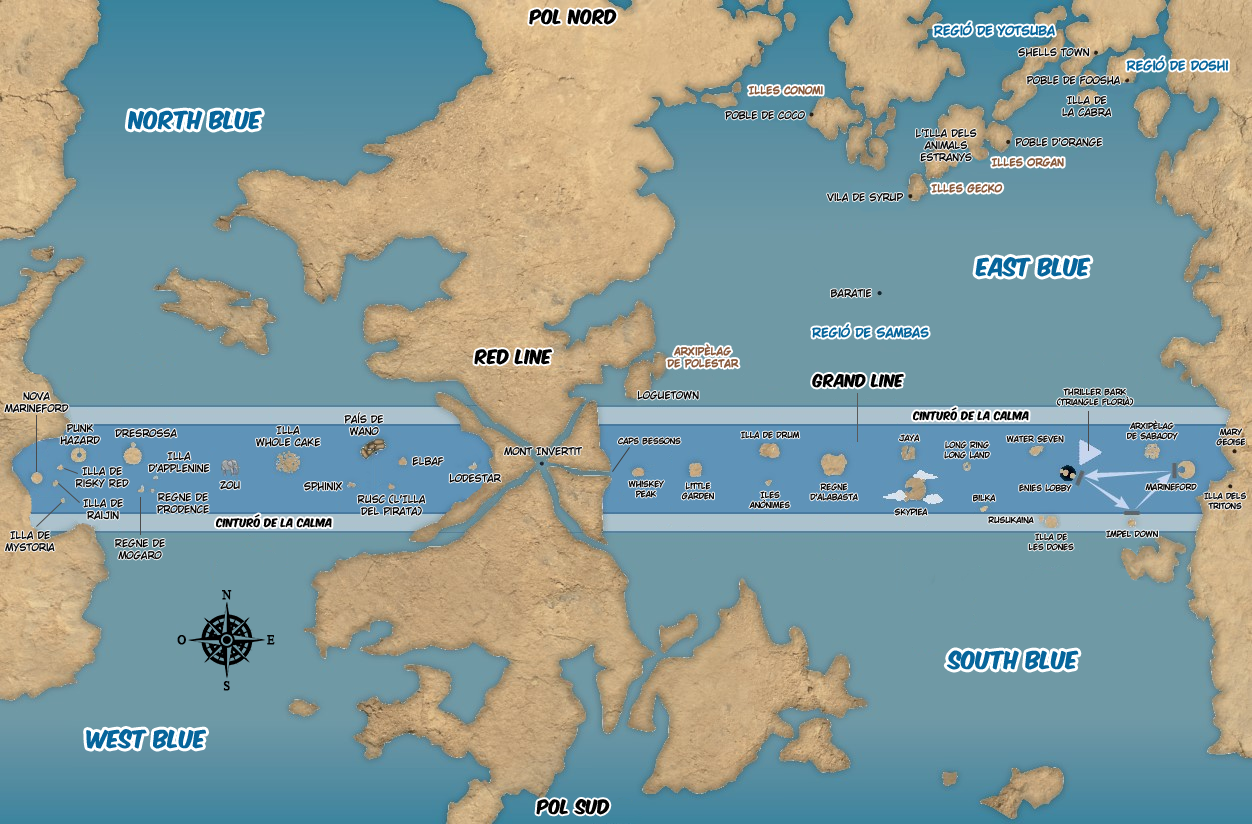Select the Illa de Drum island
This screenshot has width=1252, height=824.
tap(770, 451)
